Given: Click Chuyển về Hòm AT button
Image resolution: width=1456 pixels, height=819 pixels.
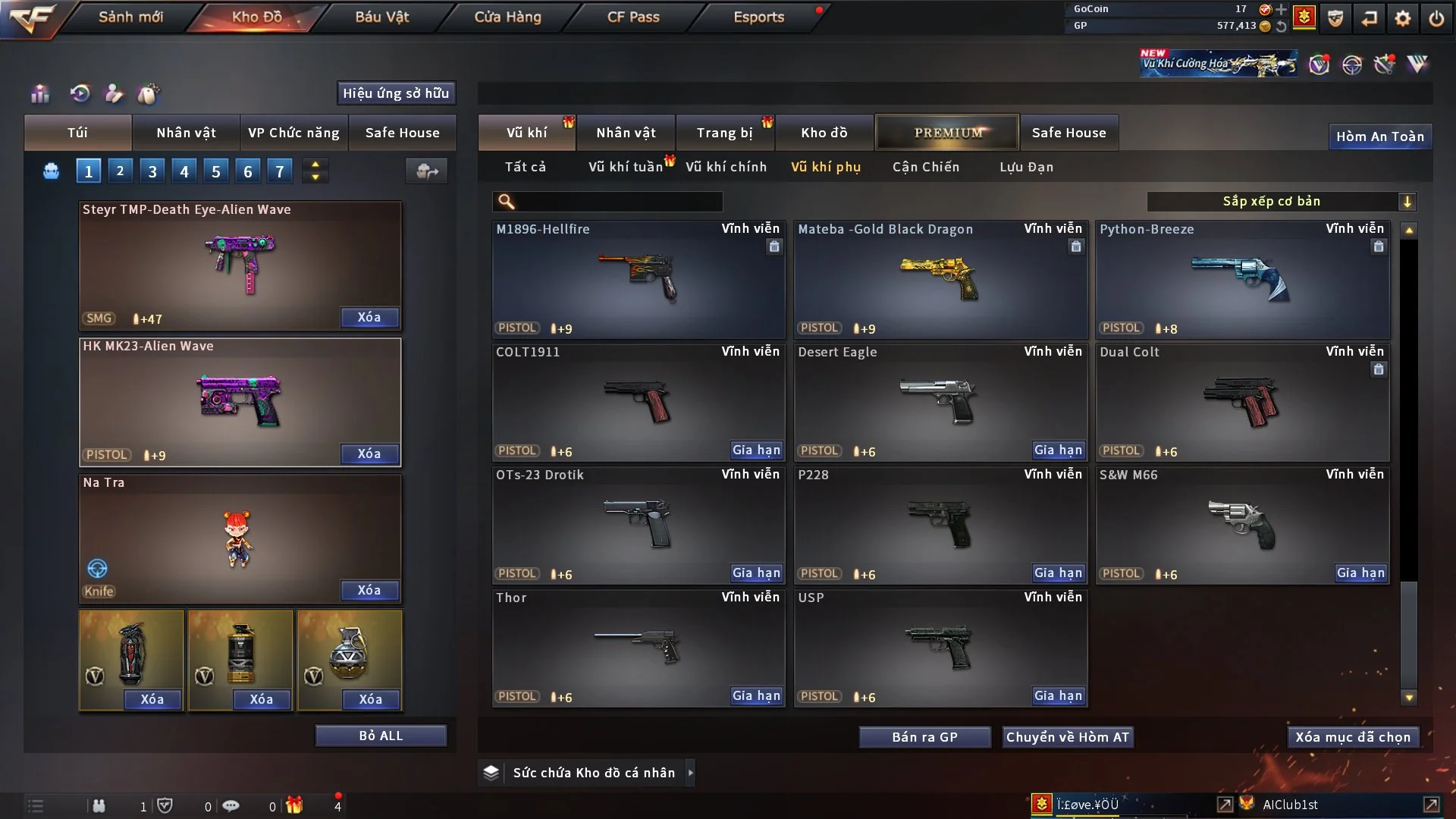Looking at the screenshot, I should pyautogui.click(x=1068, y=737).
